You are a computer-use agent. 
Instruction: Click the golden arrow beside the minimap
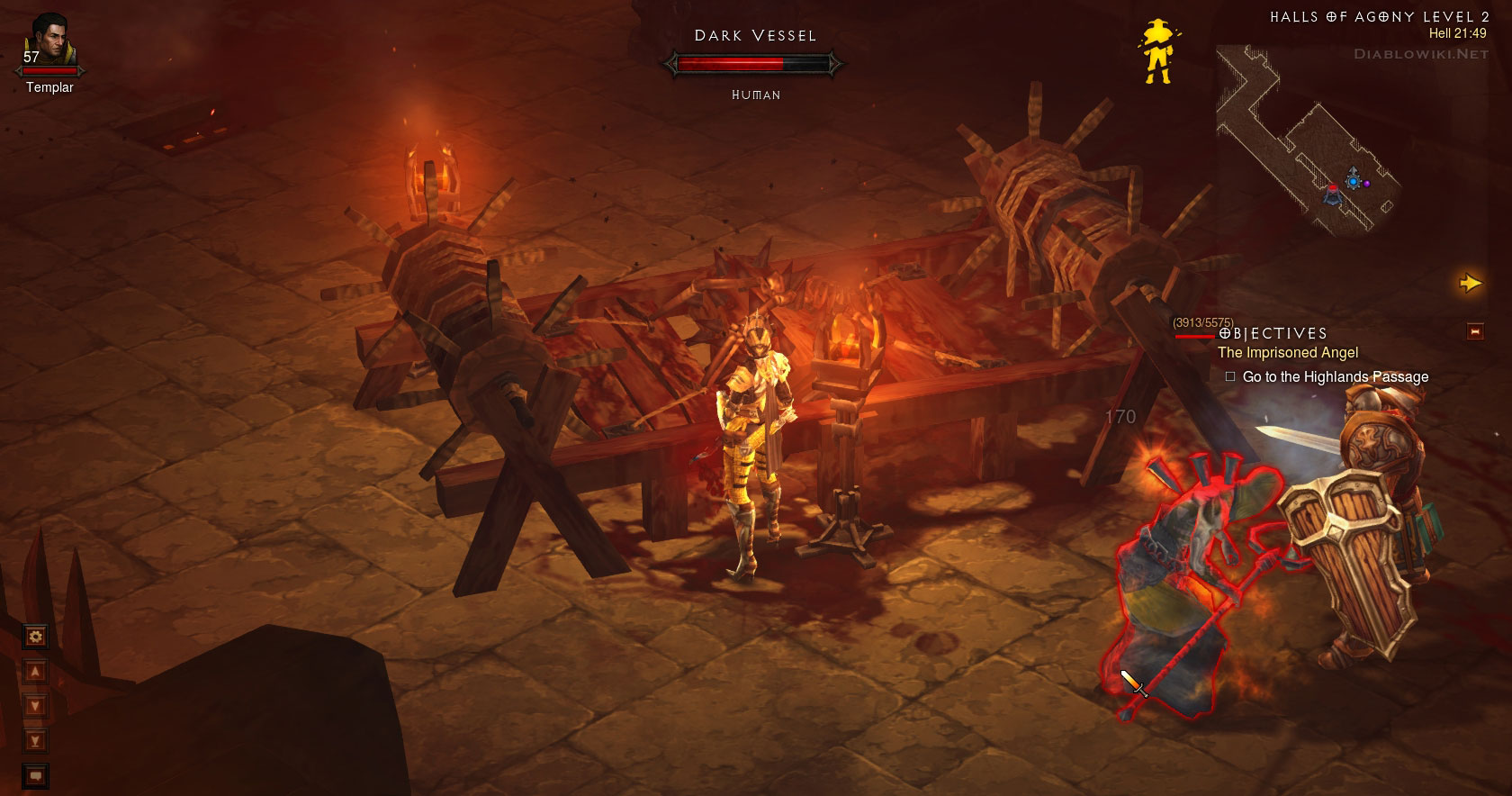[x=1470, y=284]
